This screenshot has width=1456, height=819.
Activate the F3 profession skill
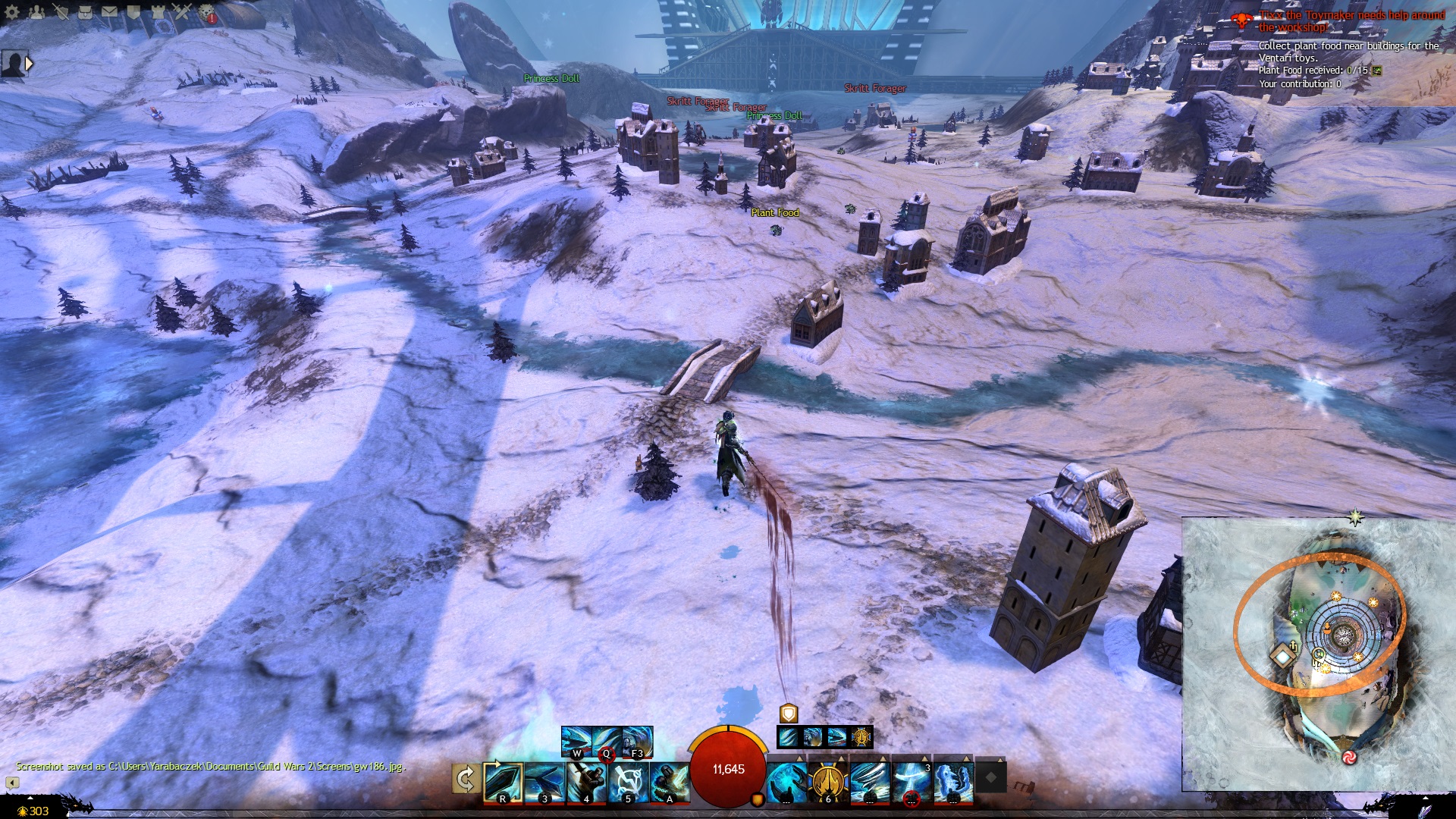point(638,742)
